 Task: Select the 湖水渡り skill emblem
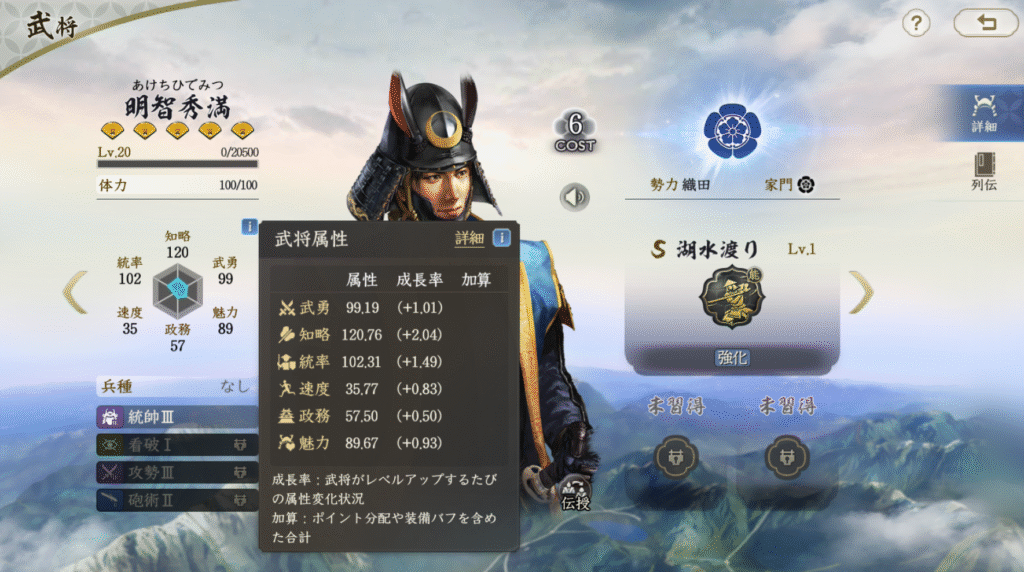coord(732,298)
